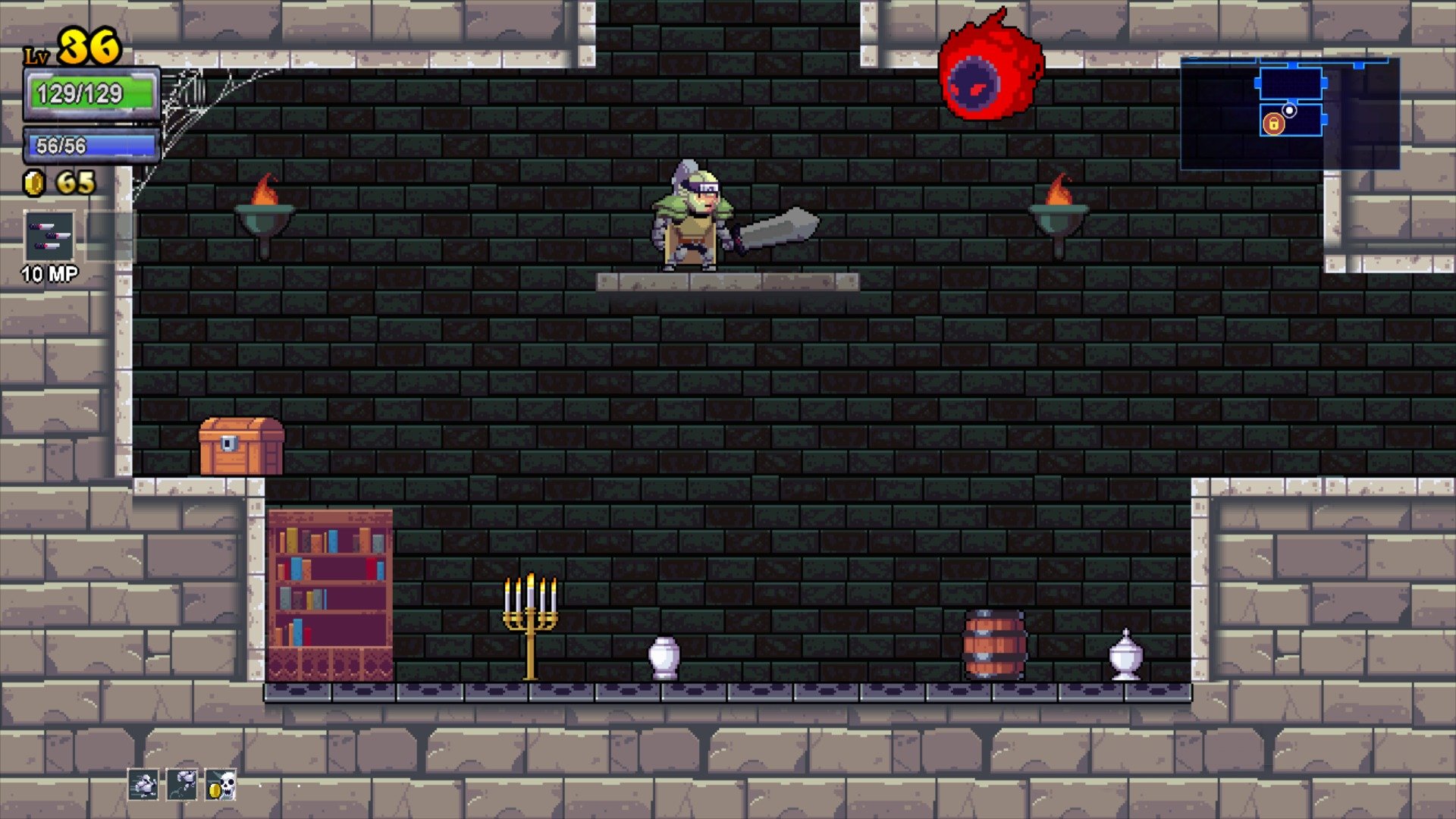Select the throwing daggers spell icon
Image resolution: width=1456 pixels, height=819 pixels.
point(47,235)
